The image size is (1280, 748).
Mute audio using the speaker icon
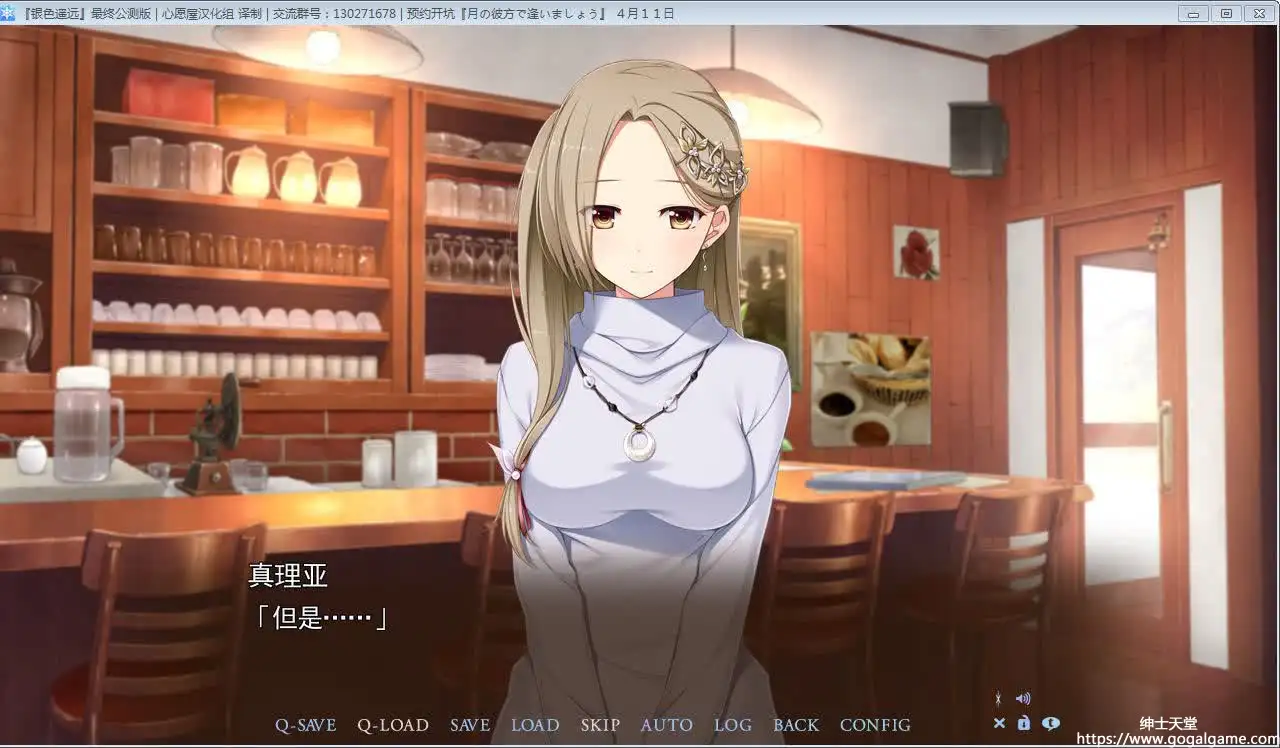click(x=1023, y=698)
